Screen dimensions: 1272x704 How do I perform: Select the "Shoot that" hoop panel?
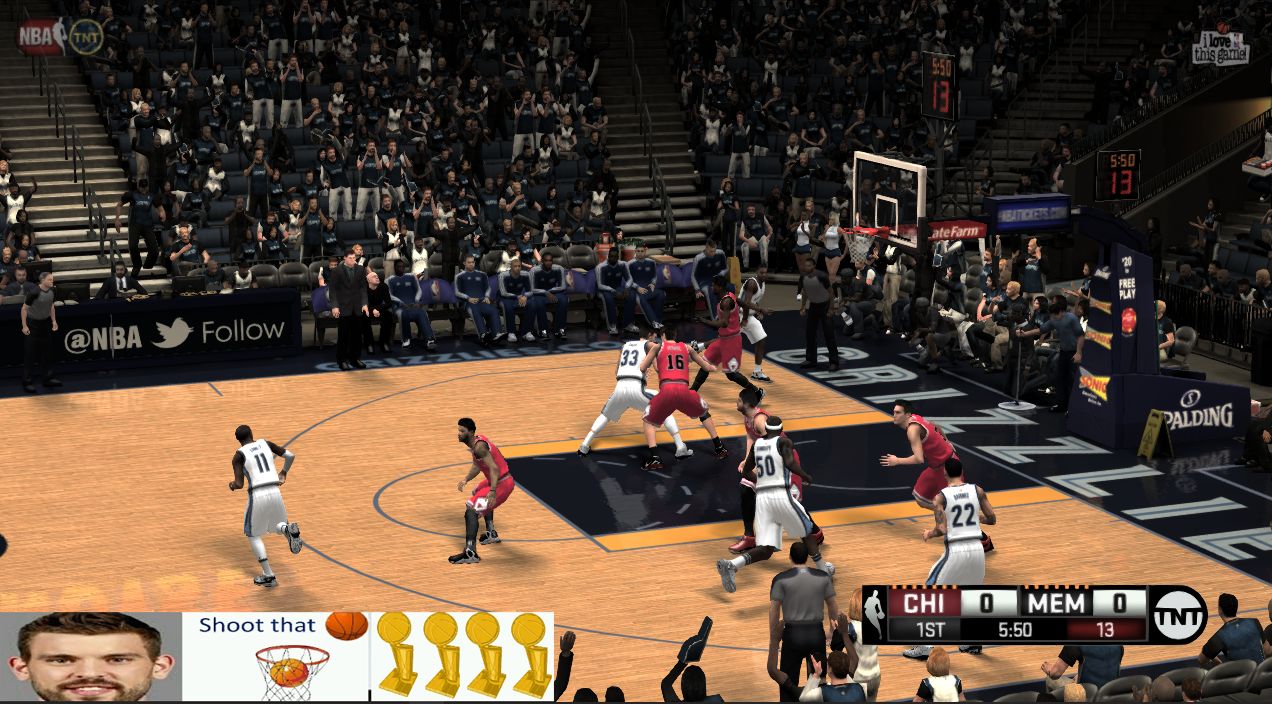276,656
